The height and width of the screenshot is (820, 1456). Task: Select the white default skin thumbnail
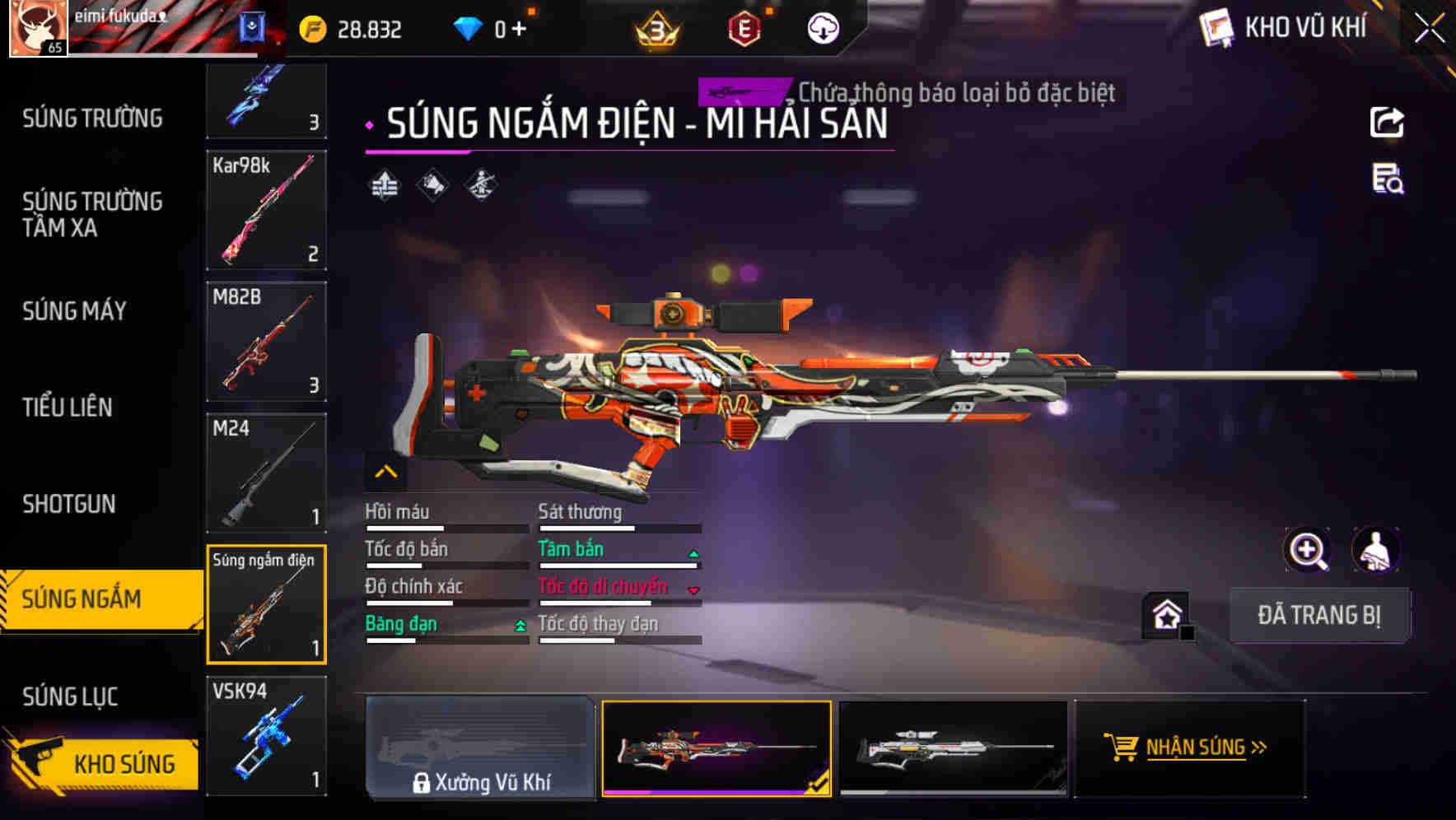[x=953, y=748]
